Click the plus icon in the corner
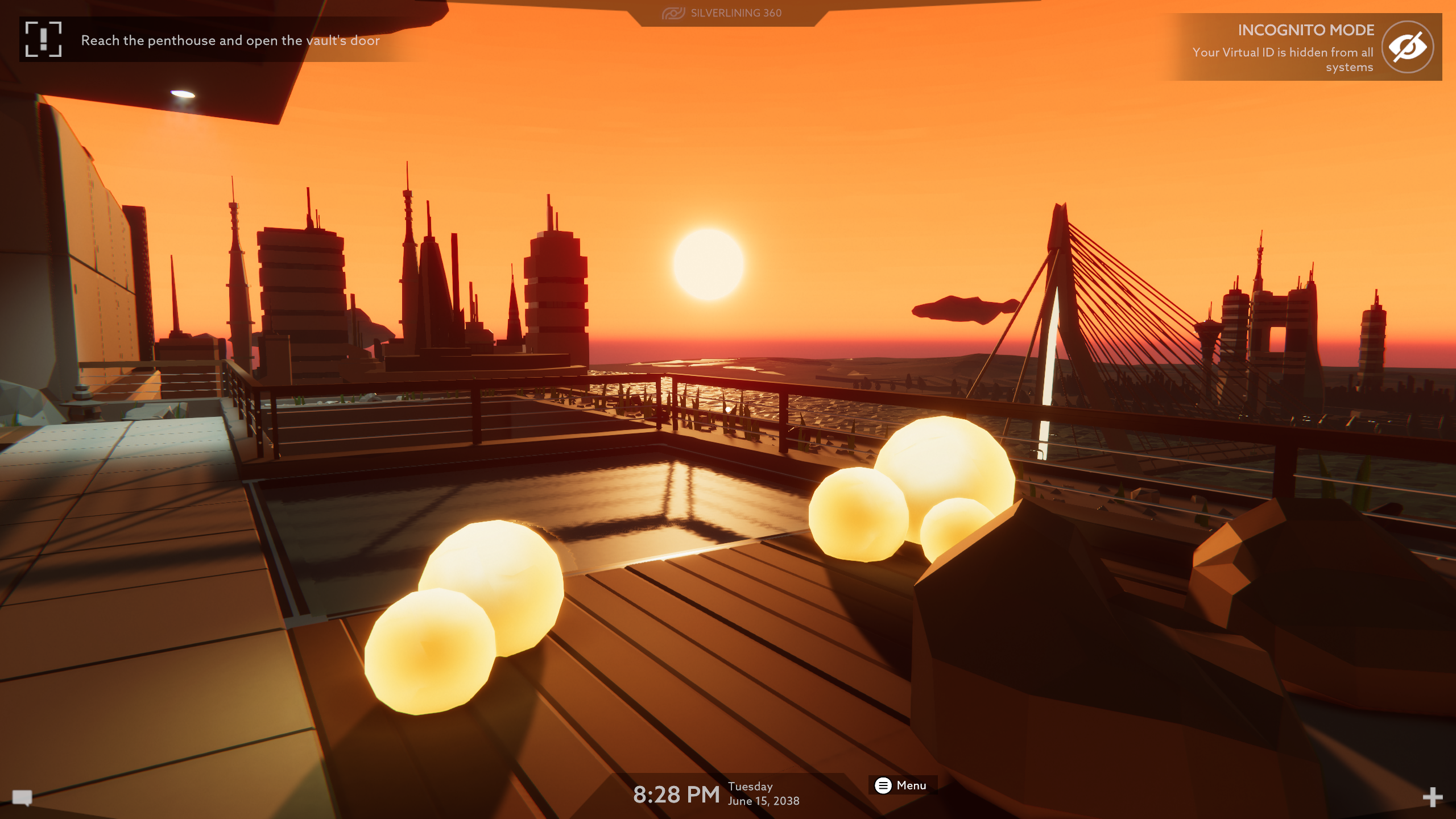1456x819 pixels. coord(1432,797)
